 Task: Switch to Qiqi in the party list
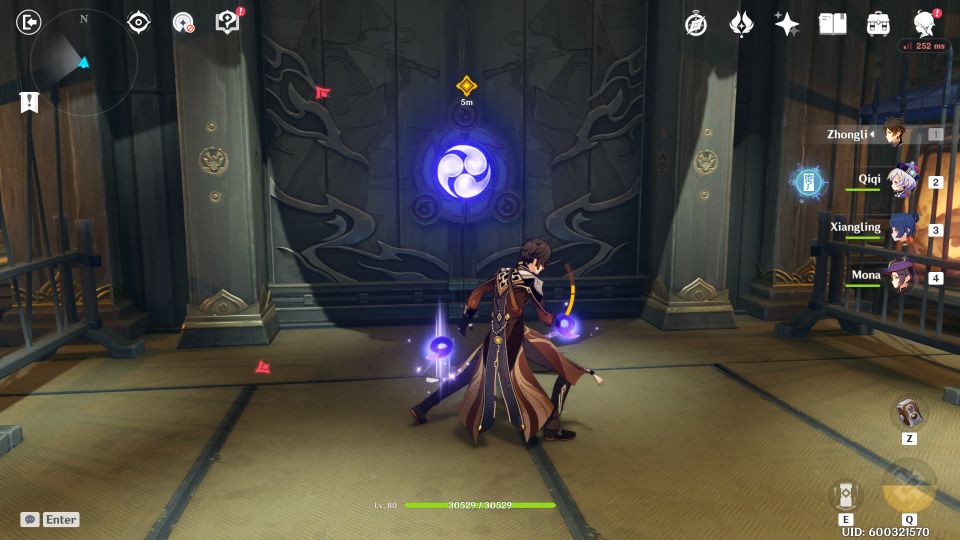point(897,182)
